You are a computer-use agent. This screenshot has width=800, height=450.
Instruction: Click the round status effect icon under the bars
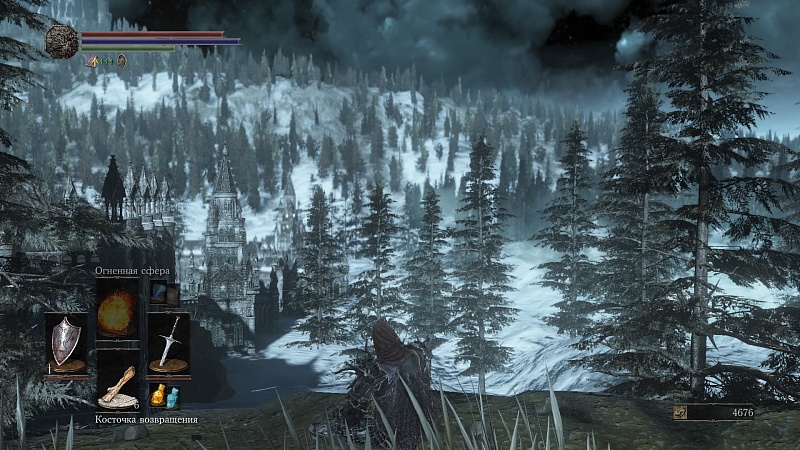122,61
